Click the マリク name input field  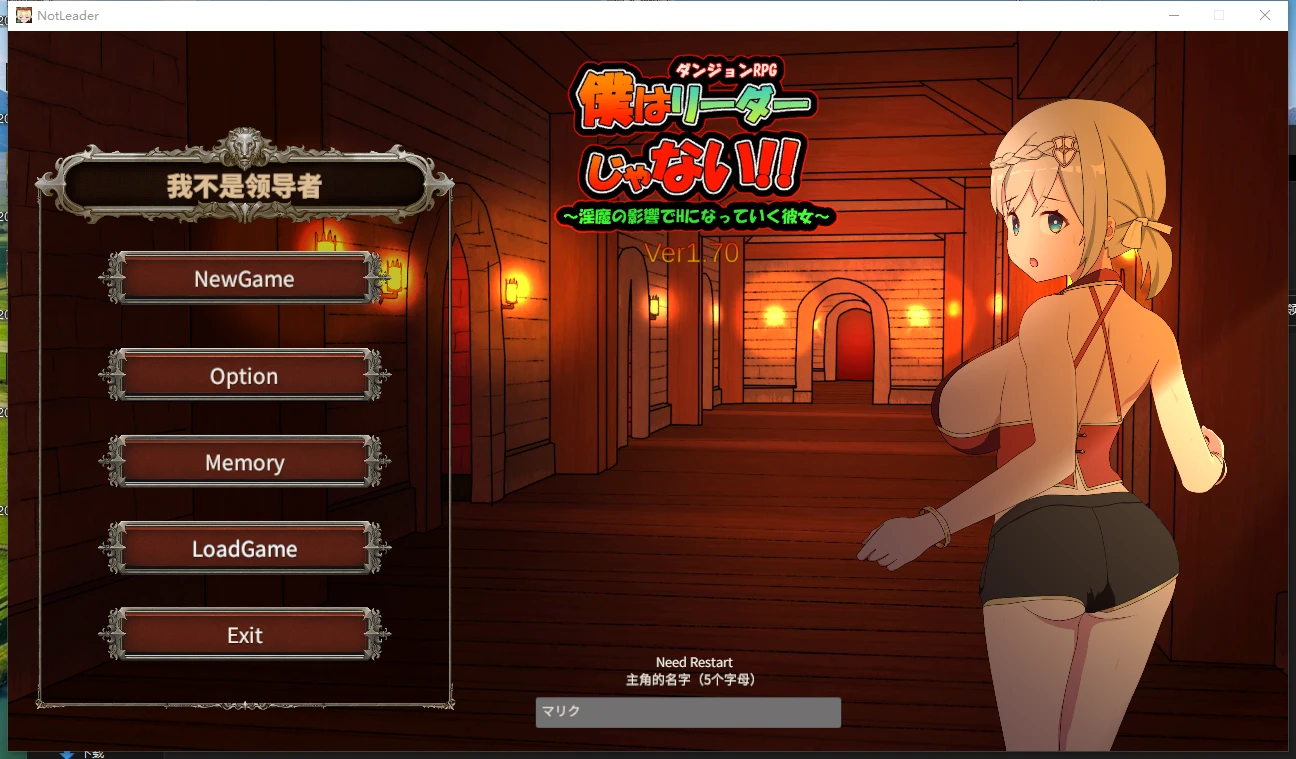click(x=688, y=712)
